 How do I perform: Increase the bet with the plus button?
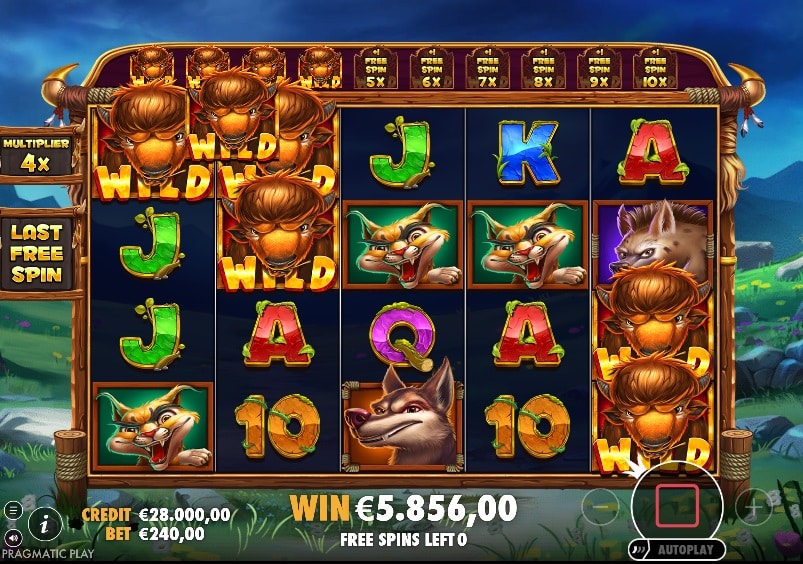pyautogui.click(x=753, y=507)
